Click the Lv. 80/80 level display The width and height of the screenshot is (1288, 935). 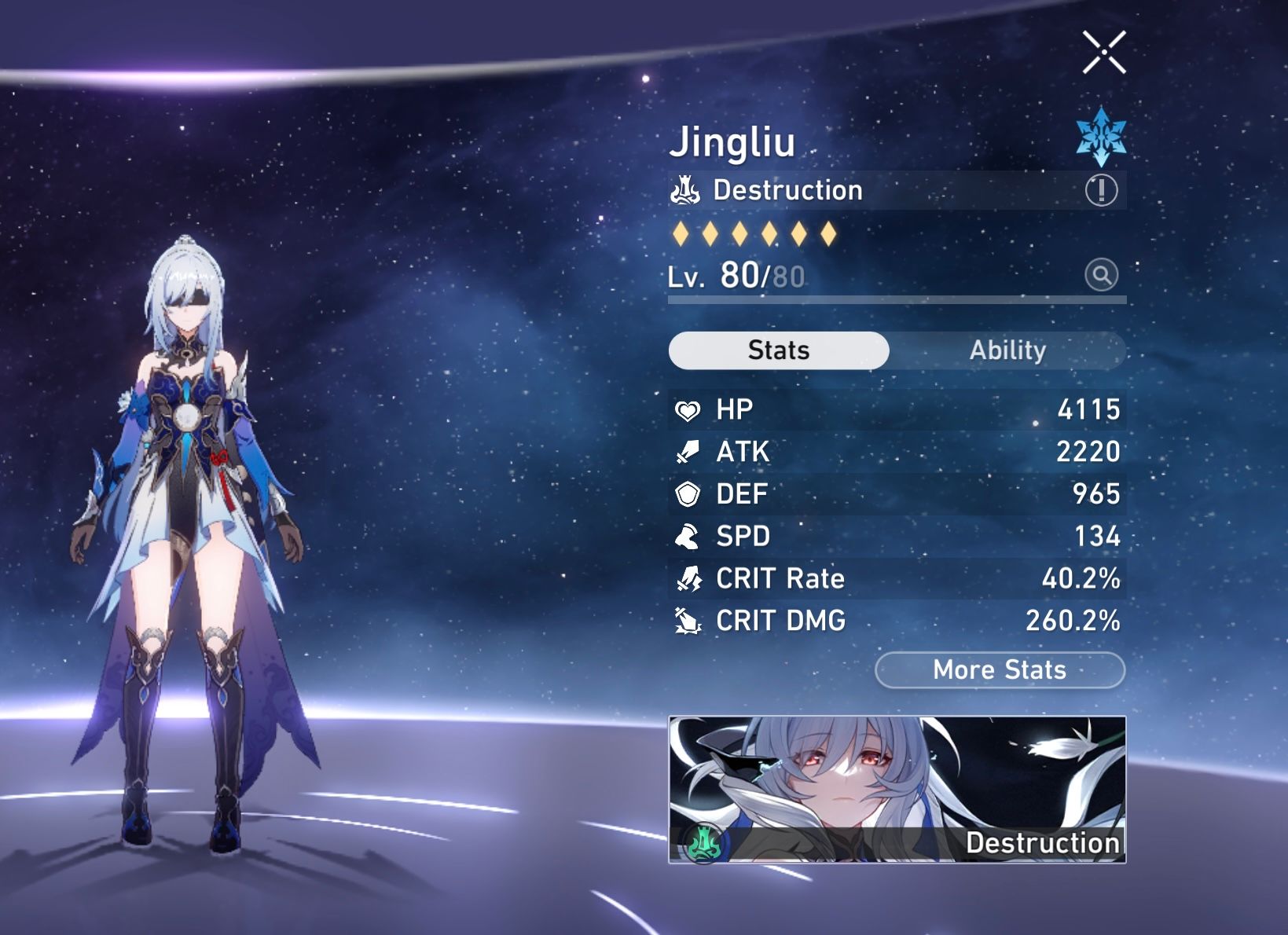click(x=731, y=277)
